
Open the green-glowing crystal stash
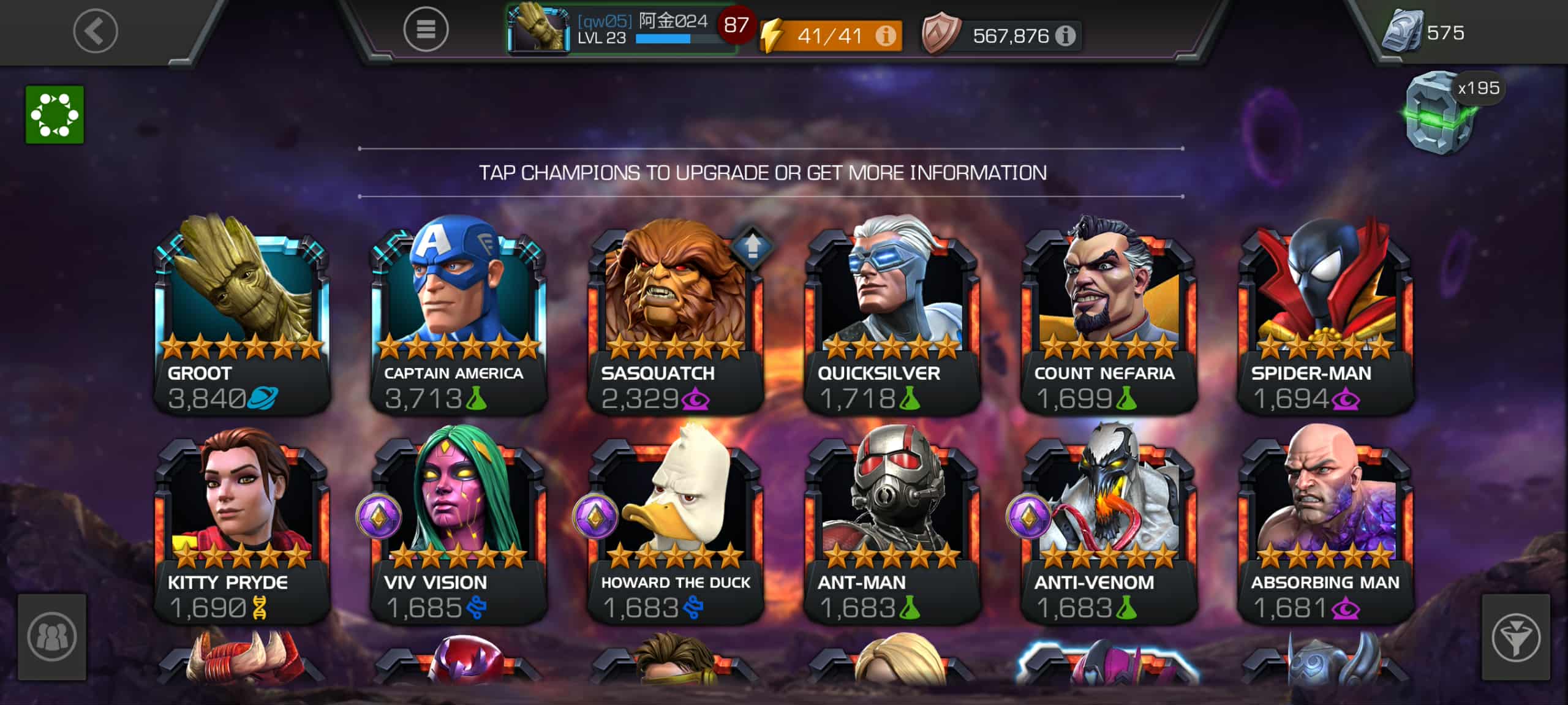point(1439,115)
